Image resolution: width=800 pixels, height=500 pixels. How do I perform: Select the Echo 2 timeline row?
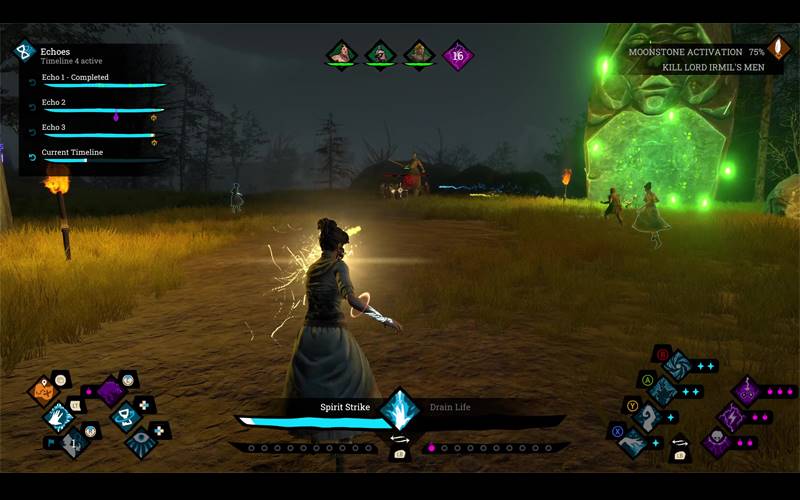click(98, 105)
